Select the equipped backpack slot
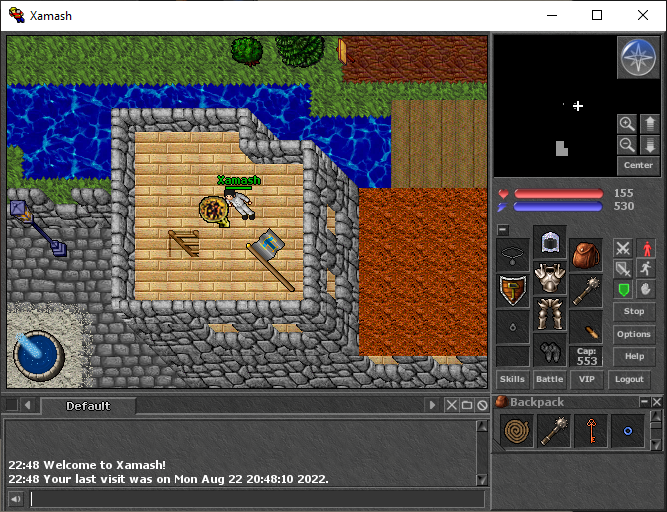667x512 pixels. (586, 254)
